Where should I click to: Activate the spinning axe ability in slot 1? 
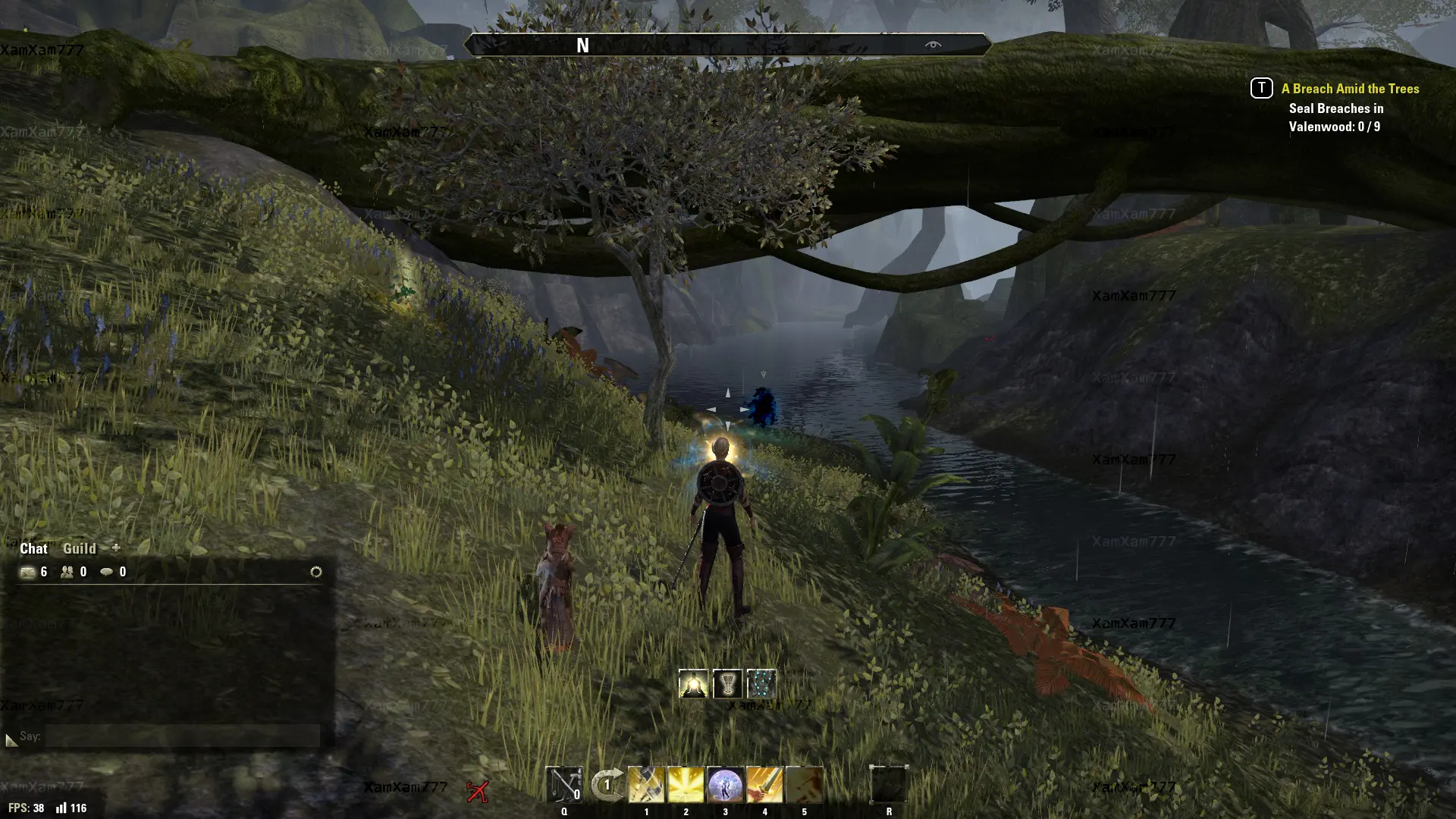click(x=646, y=785)
